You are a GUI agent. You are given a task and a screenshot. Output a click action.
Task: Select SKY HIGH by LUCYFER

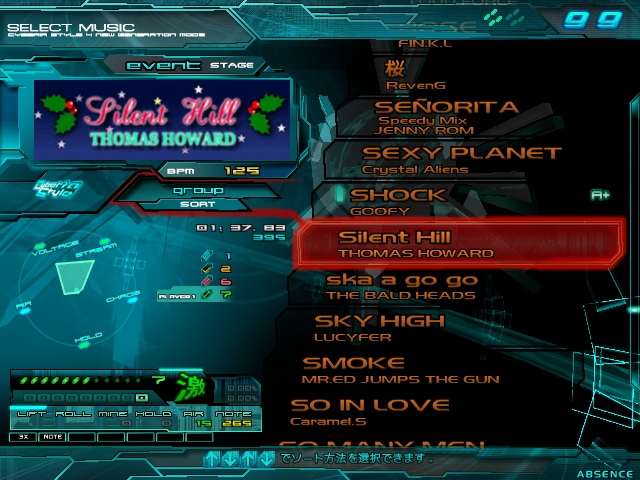pyautogui.click(x=380, y=328)
